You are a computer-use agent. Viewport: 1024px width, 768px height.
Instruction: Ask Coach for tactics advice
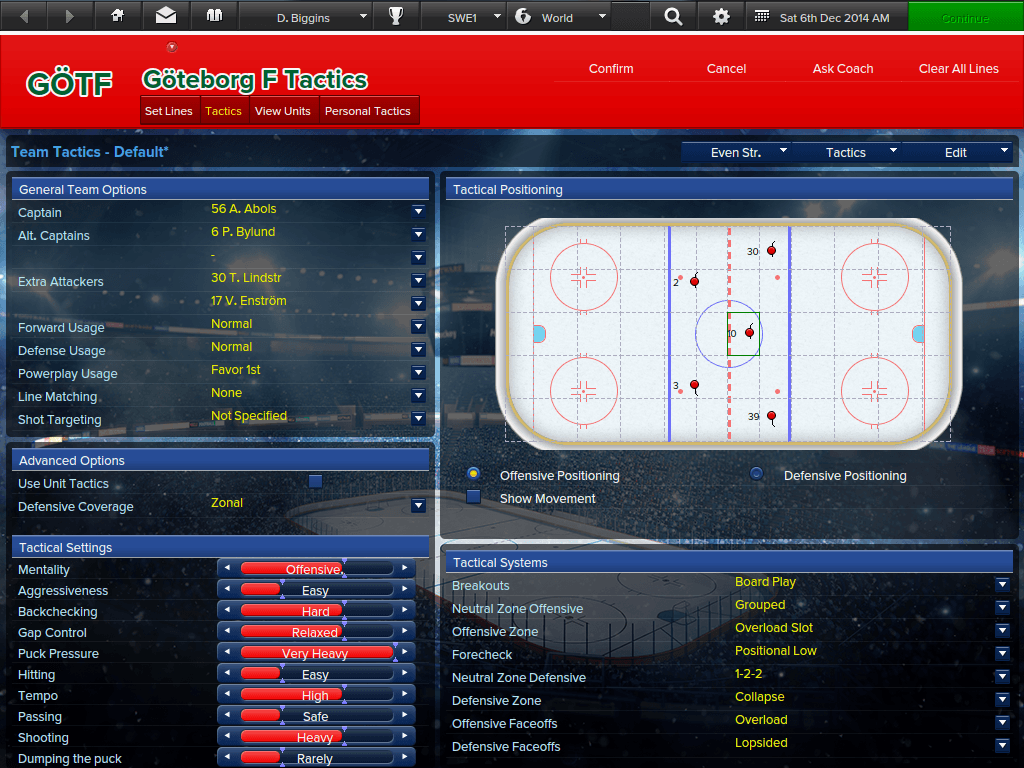(x=843, y=69)
